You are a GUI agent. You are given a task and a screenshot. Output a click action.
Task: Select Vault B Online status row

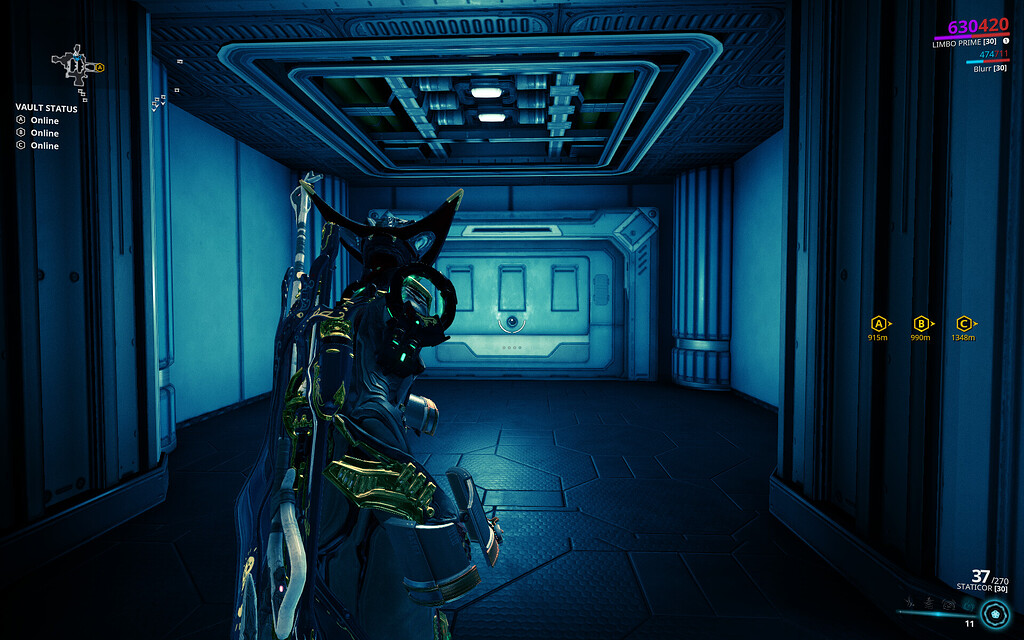(38, 133)
